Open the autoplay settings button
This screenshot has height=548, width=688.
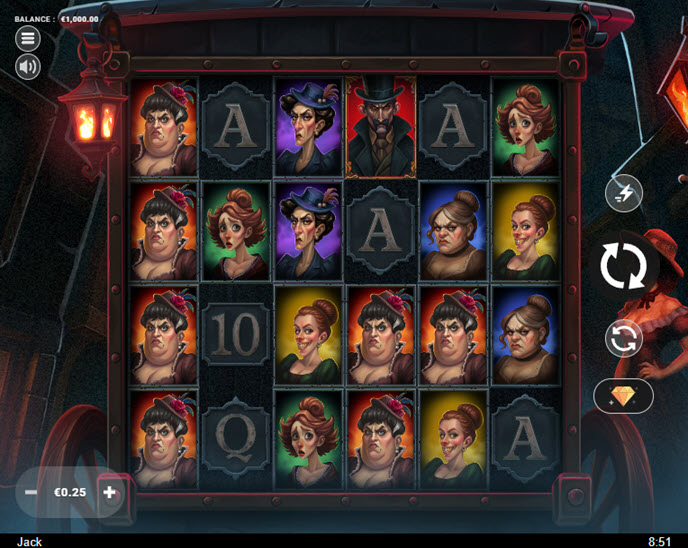click(x=623, y=338)
